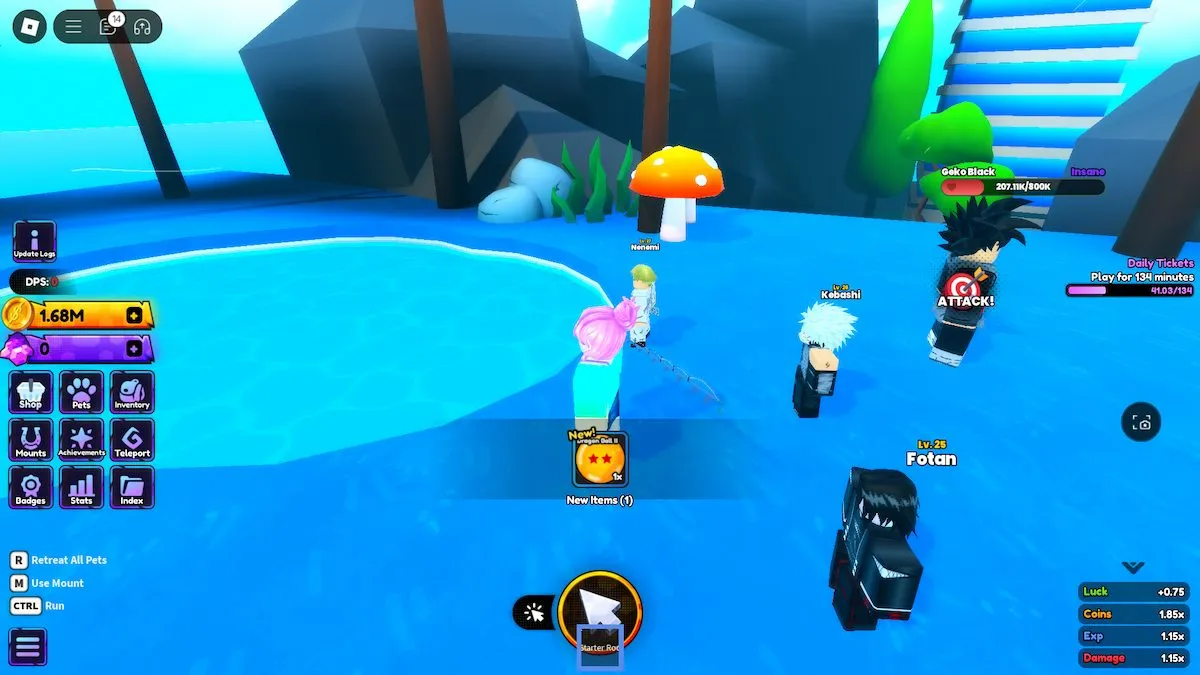
Task: Open the Stats panel
Action: pos(81,488)
